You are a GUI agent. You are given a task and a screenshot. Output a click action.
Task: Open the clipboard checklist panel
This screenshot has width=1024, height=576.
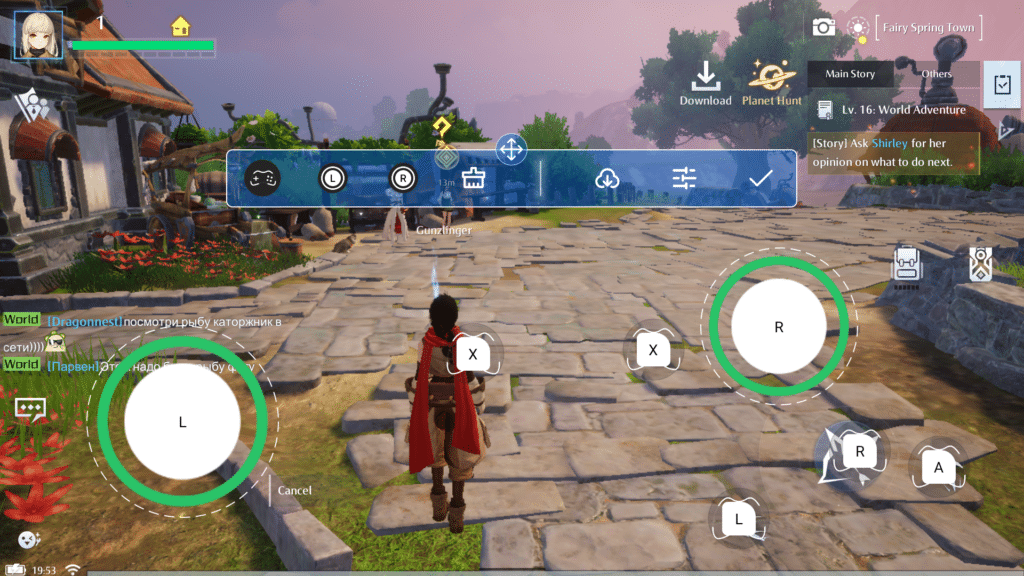[x=1001, y=85]
